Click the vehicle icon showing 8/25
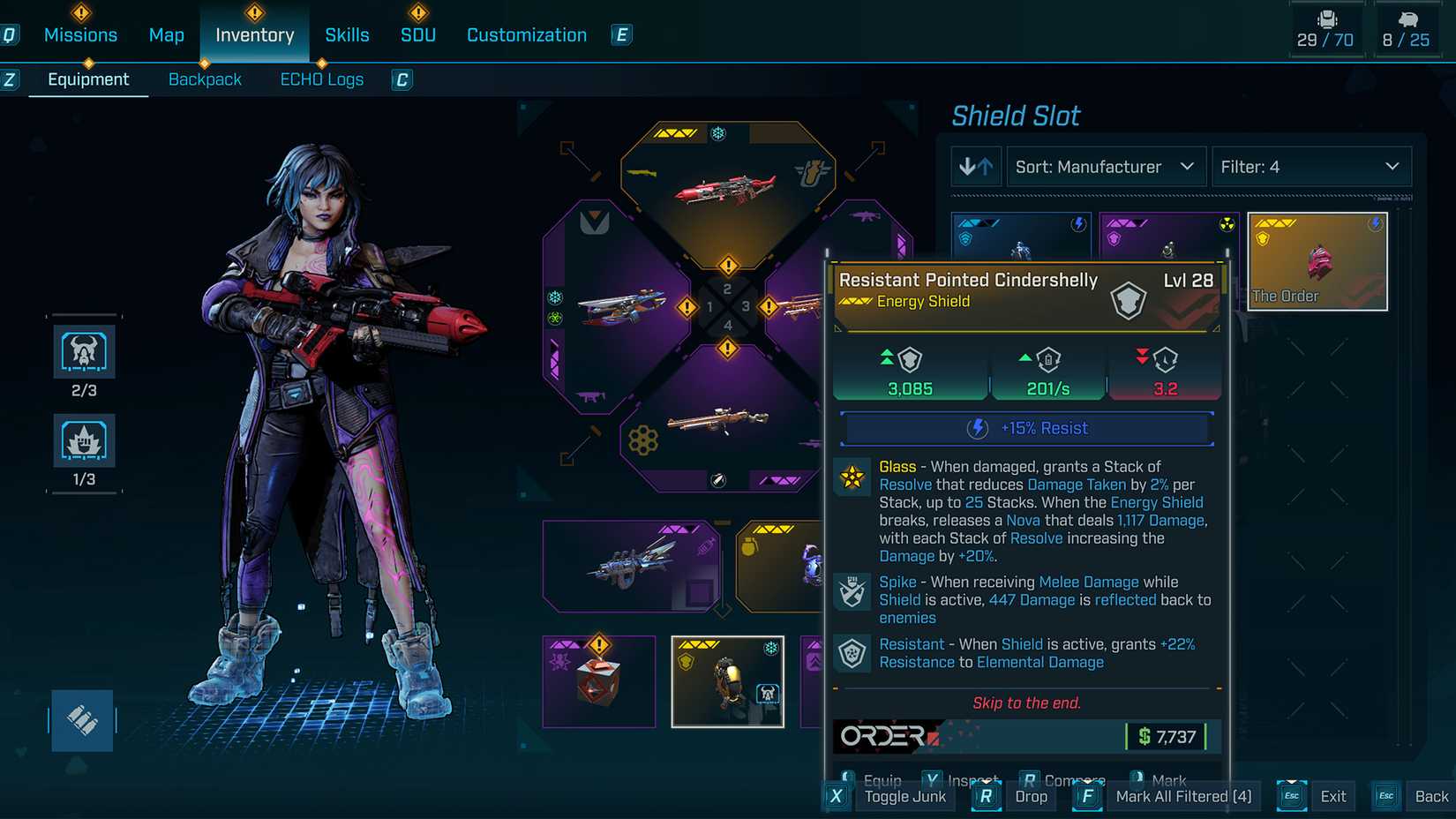This screenshot has width=1456, height=819. coord(1407,26)
